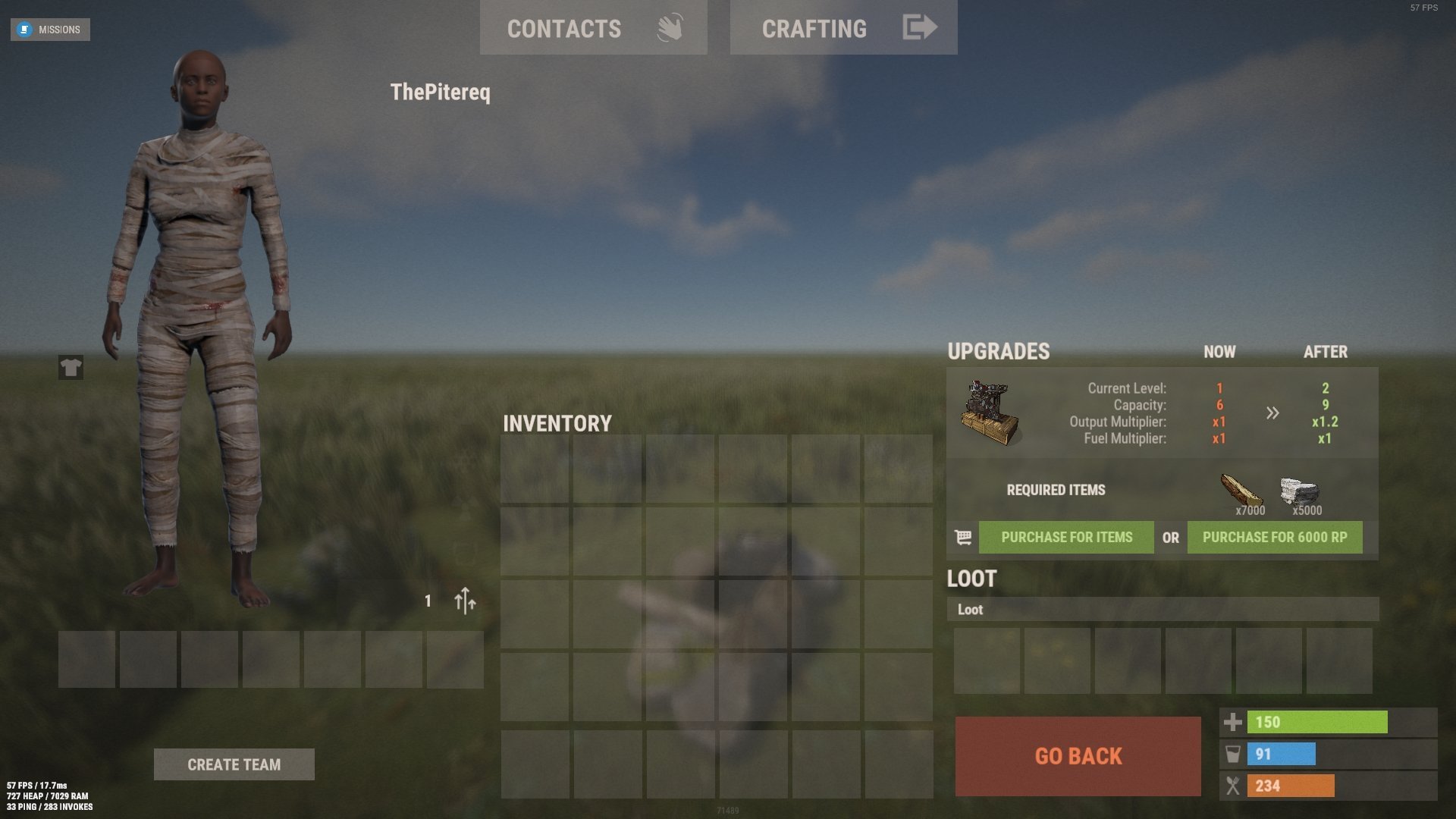
Task: Click the water glass icon beside the blue bar
Action: click(x=1233, y=754)
